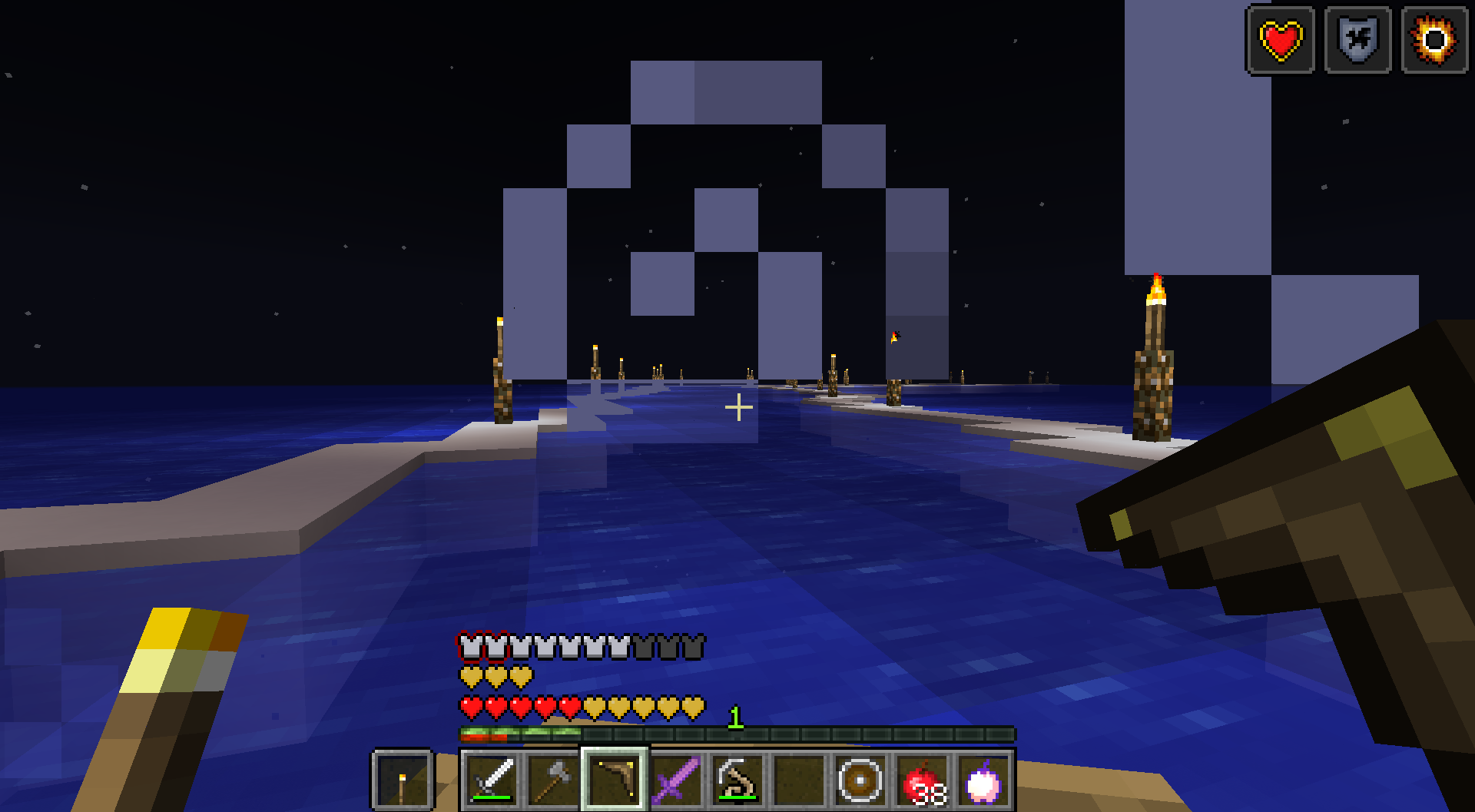Click the crosshair at screen center

(x=739, y=408)
